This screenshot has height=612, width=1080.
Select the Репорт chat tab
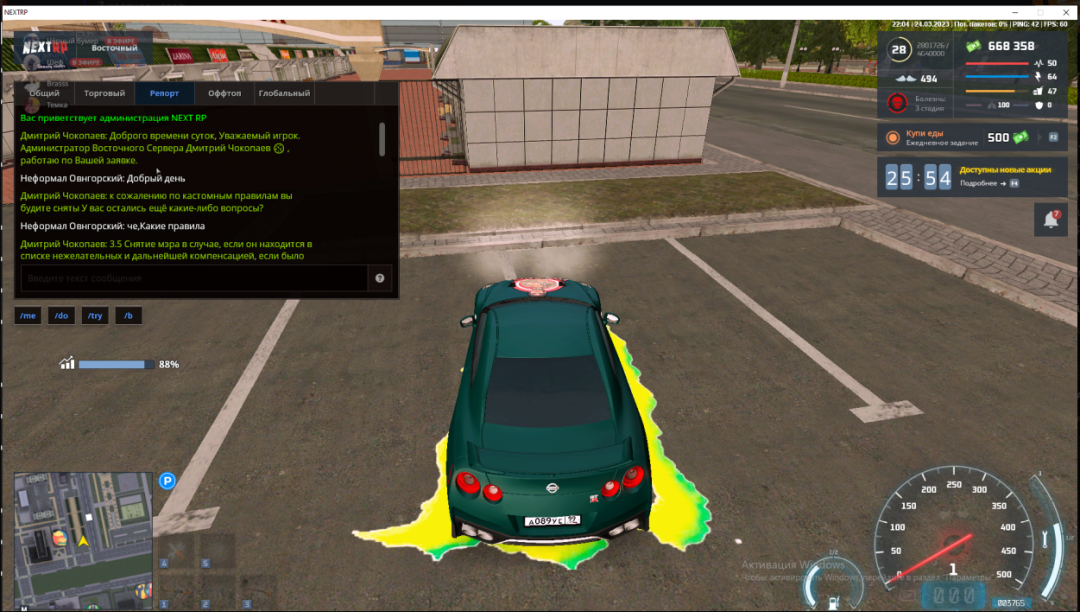coord(164,93)
